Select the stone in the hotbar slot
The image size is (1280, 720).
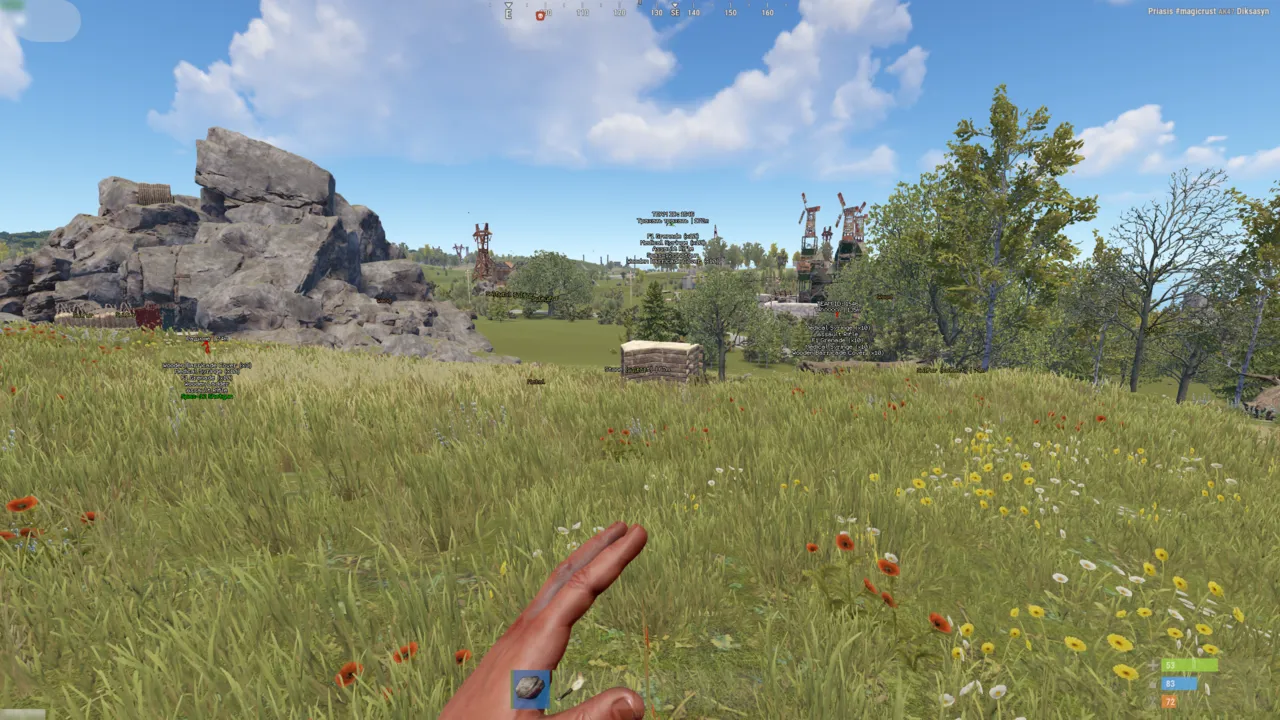click(x=531, y=688)
